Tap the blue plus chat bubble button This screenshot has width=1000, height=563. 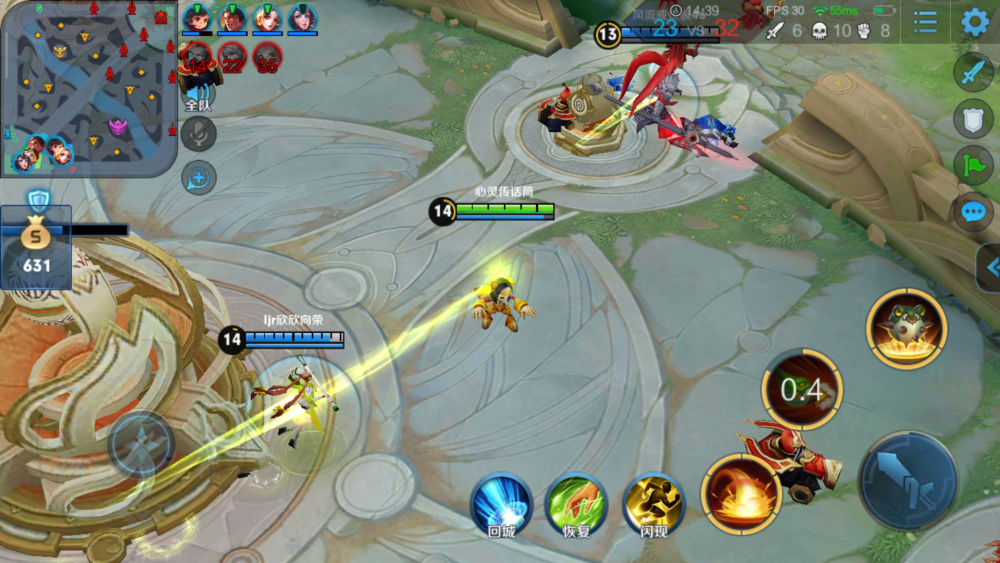tap(198, 178)
